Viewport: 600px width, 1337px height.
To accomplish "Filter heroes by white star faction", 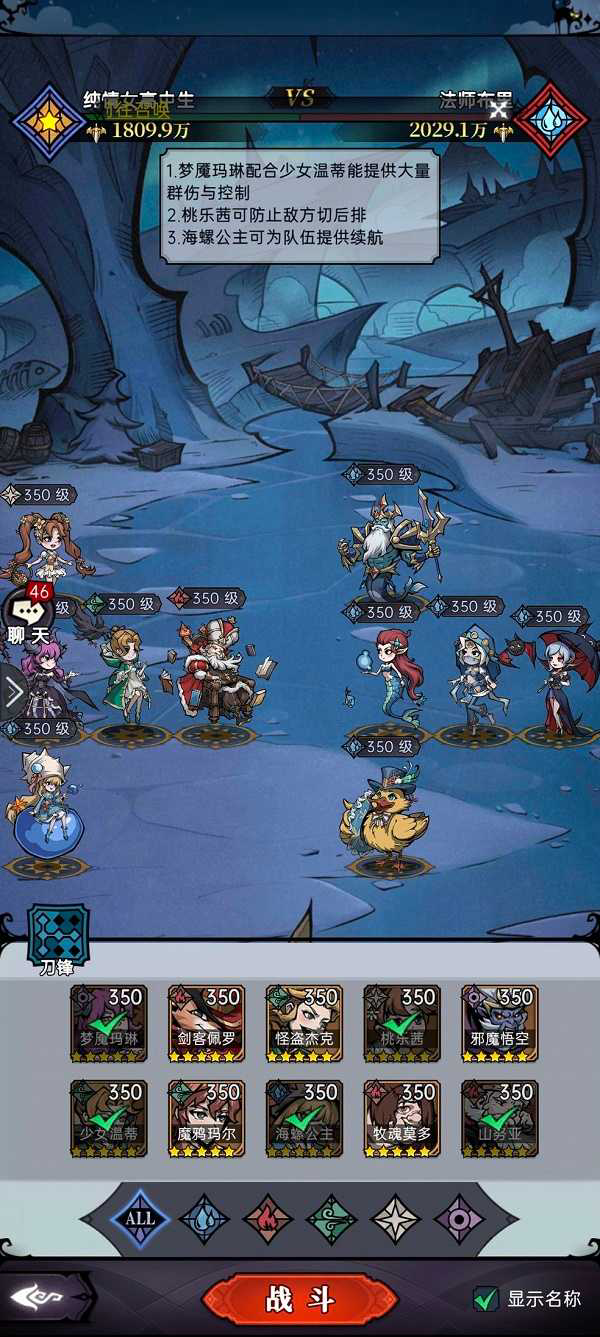I will (x=396, y=1219).
